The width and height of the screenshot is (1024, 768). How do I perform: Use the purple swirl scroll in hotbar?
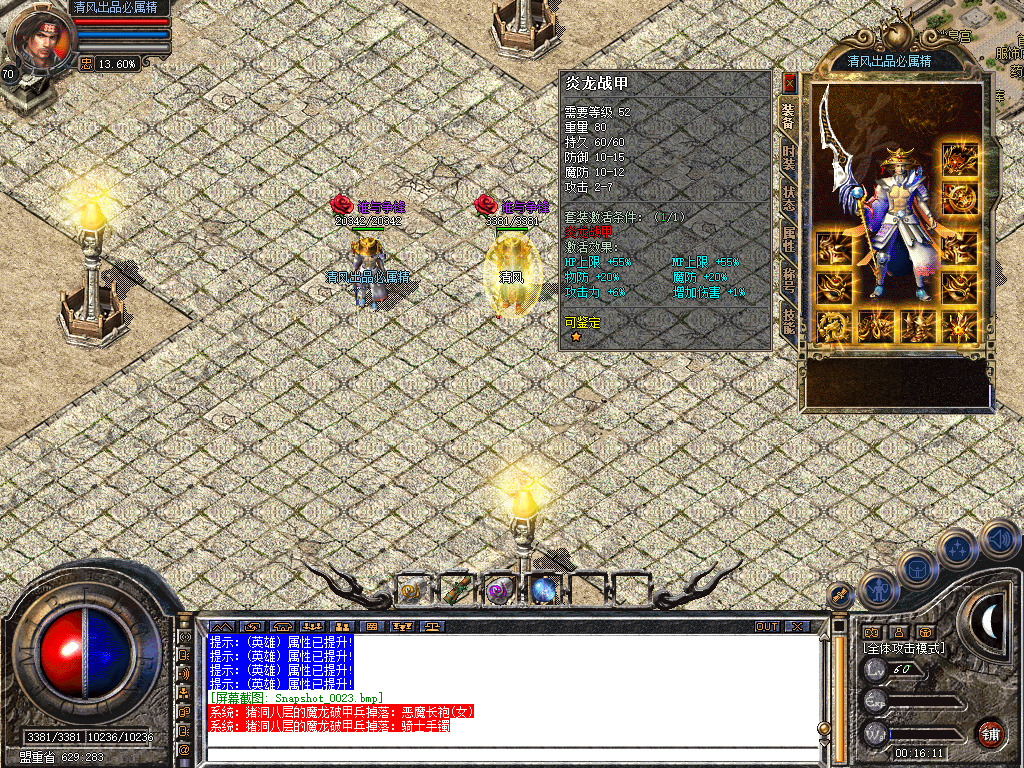(499, 590)
